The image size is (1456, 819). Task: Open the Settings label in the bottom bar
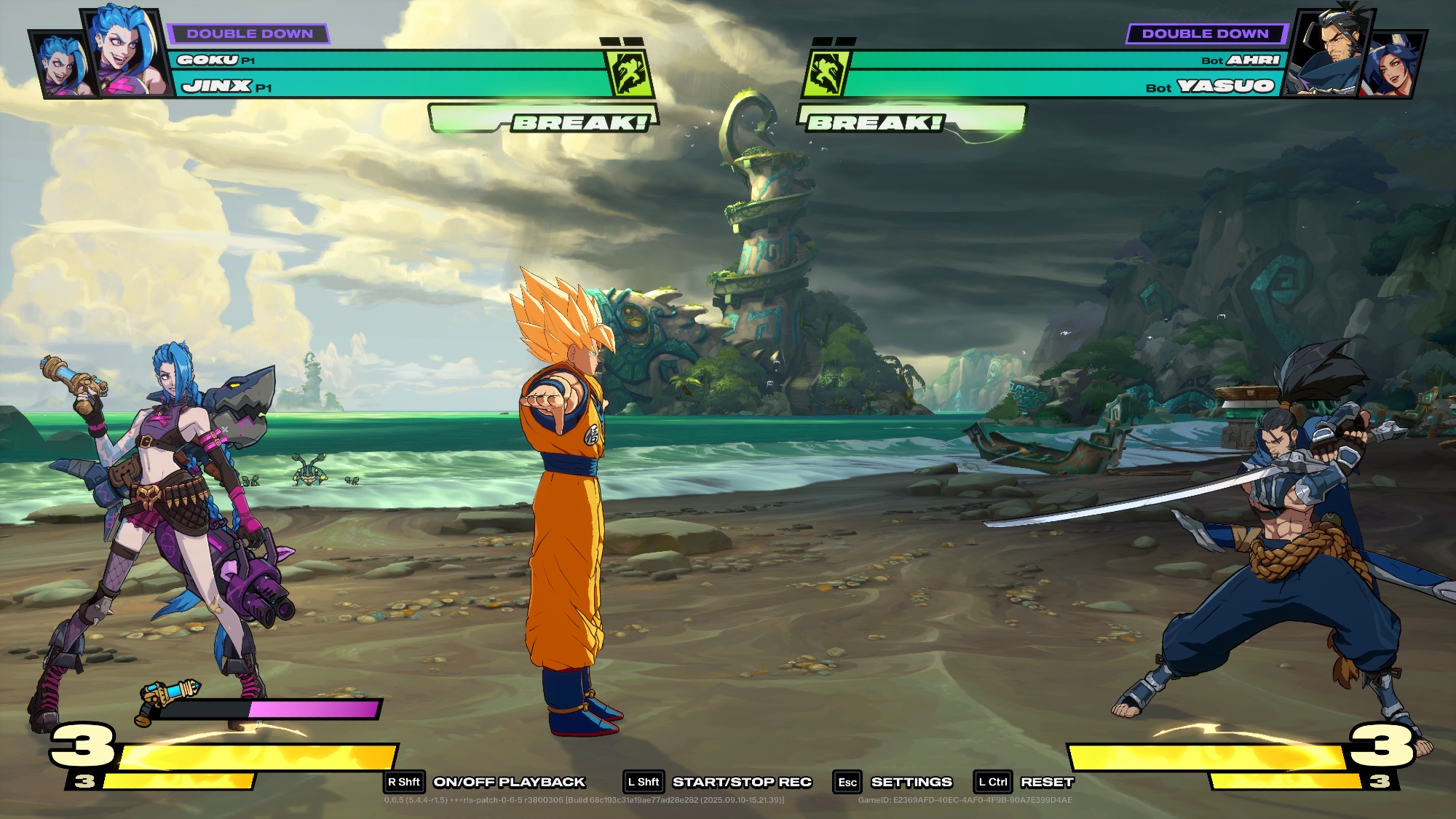pyautogui.click(x=911, y=782)
